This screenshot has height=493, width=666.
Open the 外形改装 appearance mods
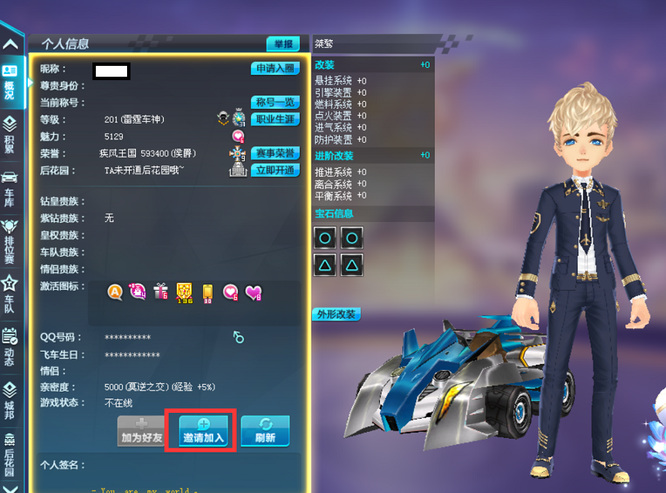pyautogui.click(x=336, y=314)
